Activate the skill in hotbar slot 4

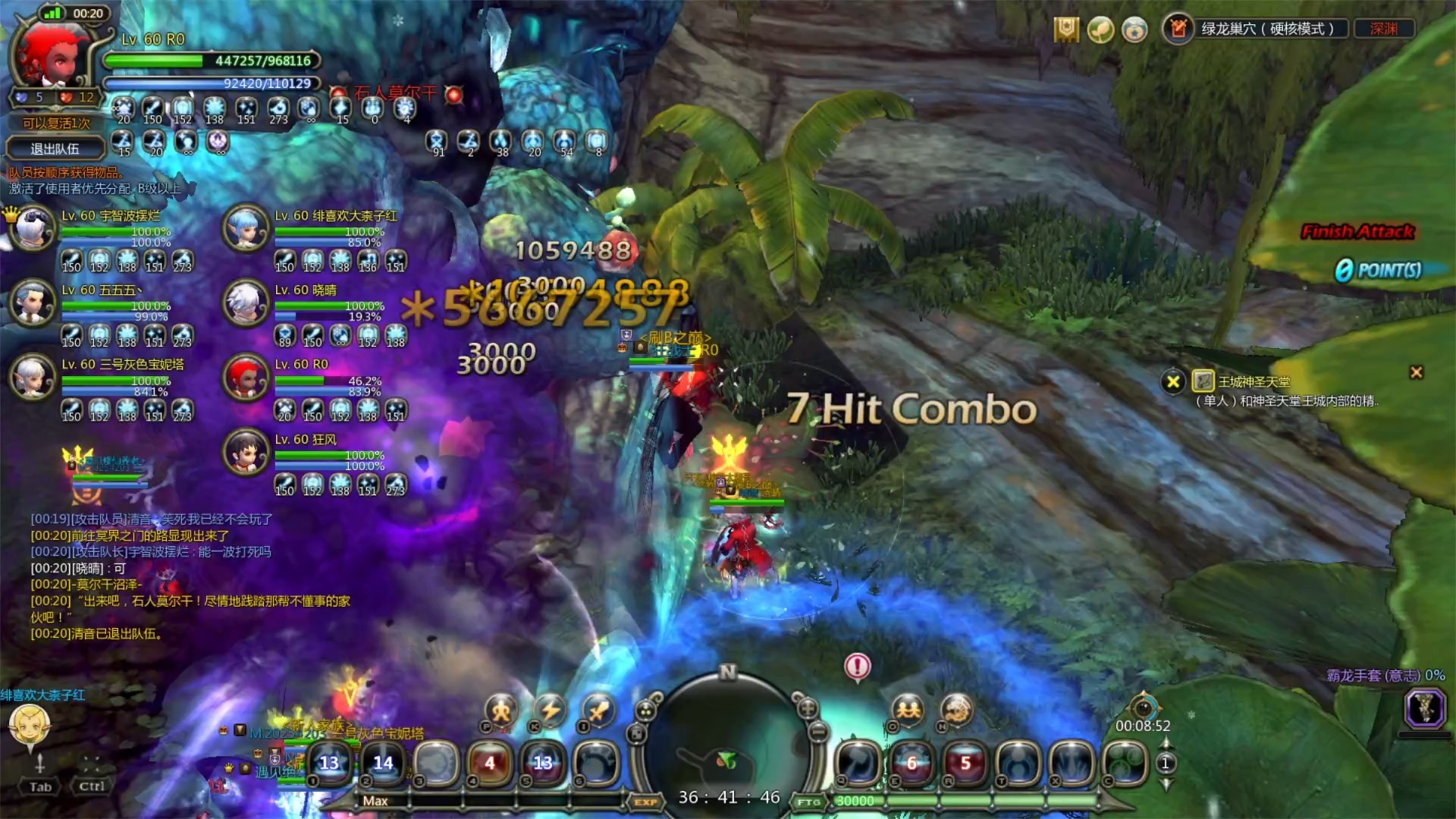pos(490,762)
